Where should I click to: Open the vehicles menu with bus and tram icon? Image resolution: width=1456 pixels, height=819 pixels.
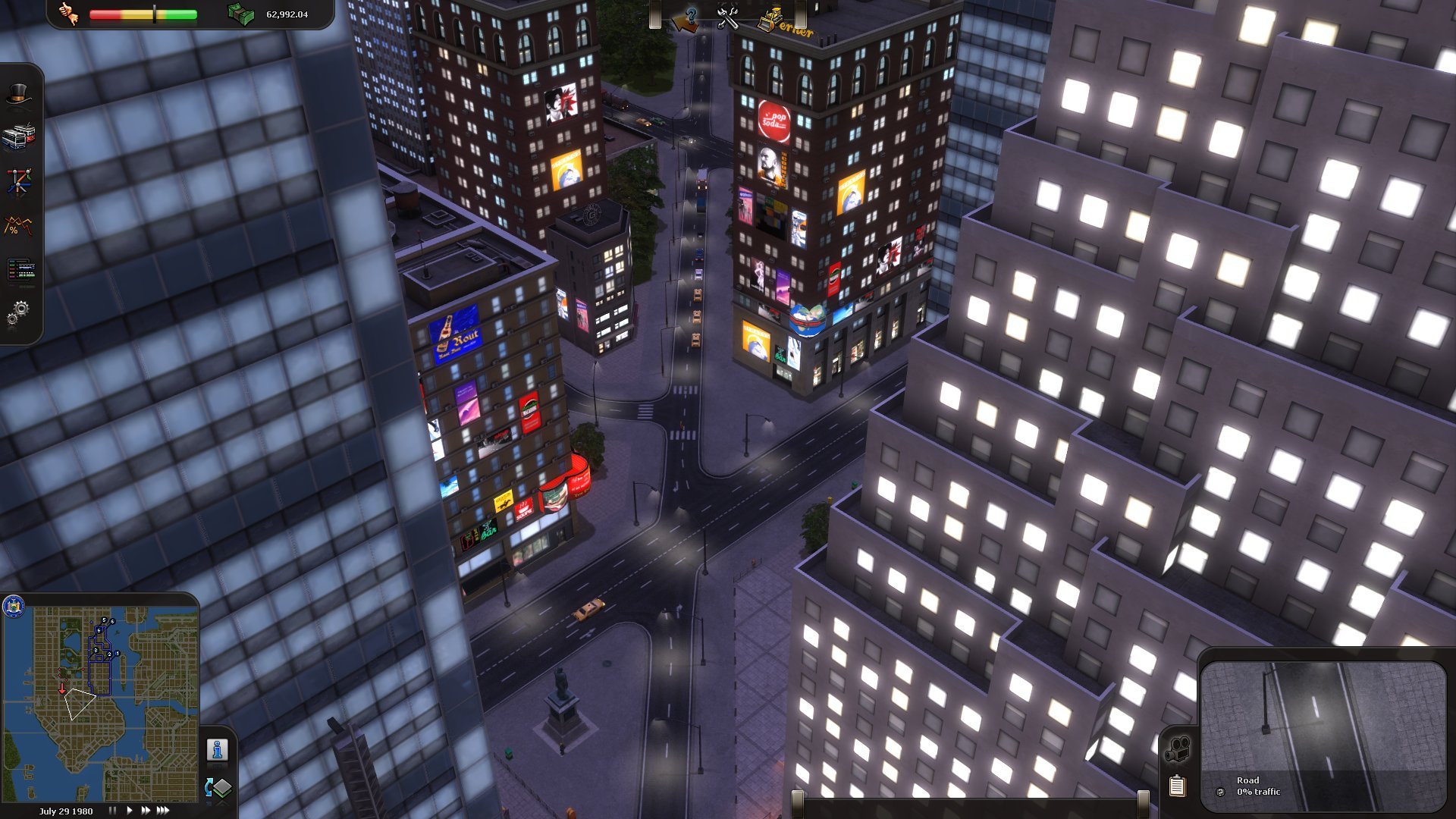pos(19,137)
